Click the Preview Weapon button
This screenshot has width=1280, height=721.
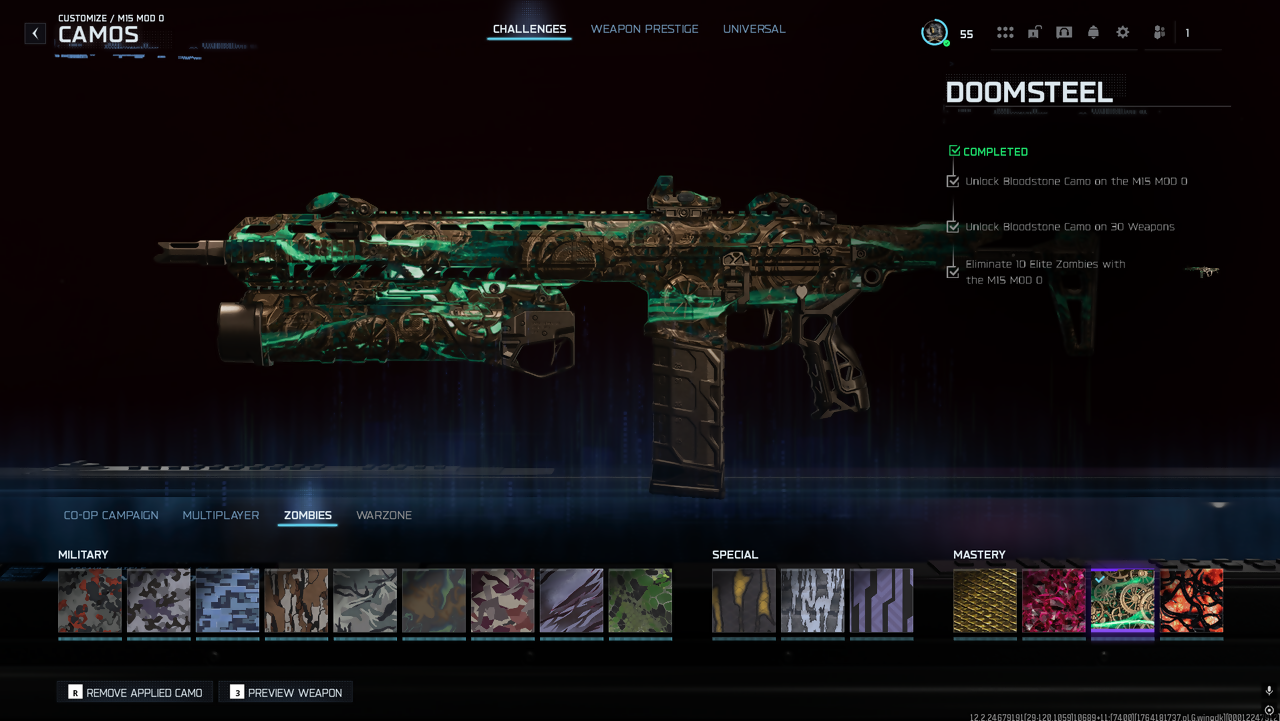point(286,692)
